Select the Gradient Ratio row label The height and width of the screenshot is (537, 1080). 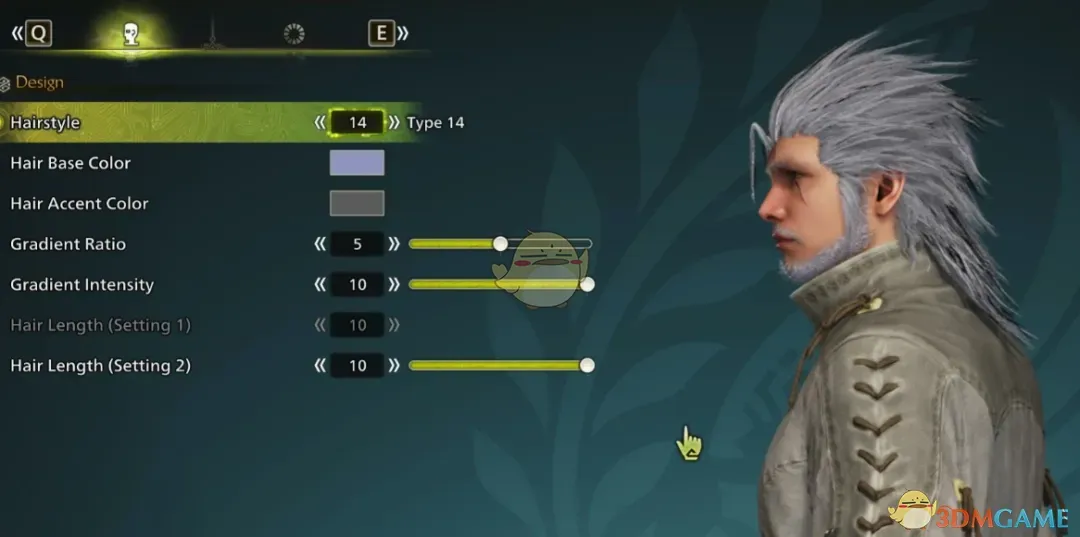coord(68,244)
